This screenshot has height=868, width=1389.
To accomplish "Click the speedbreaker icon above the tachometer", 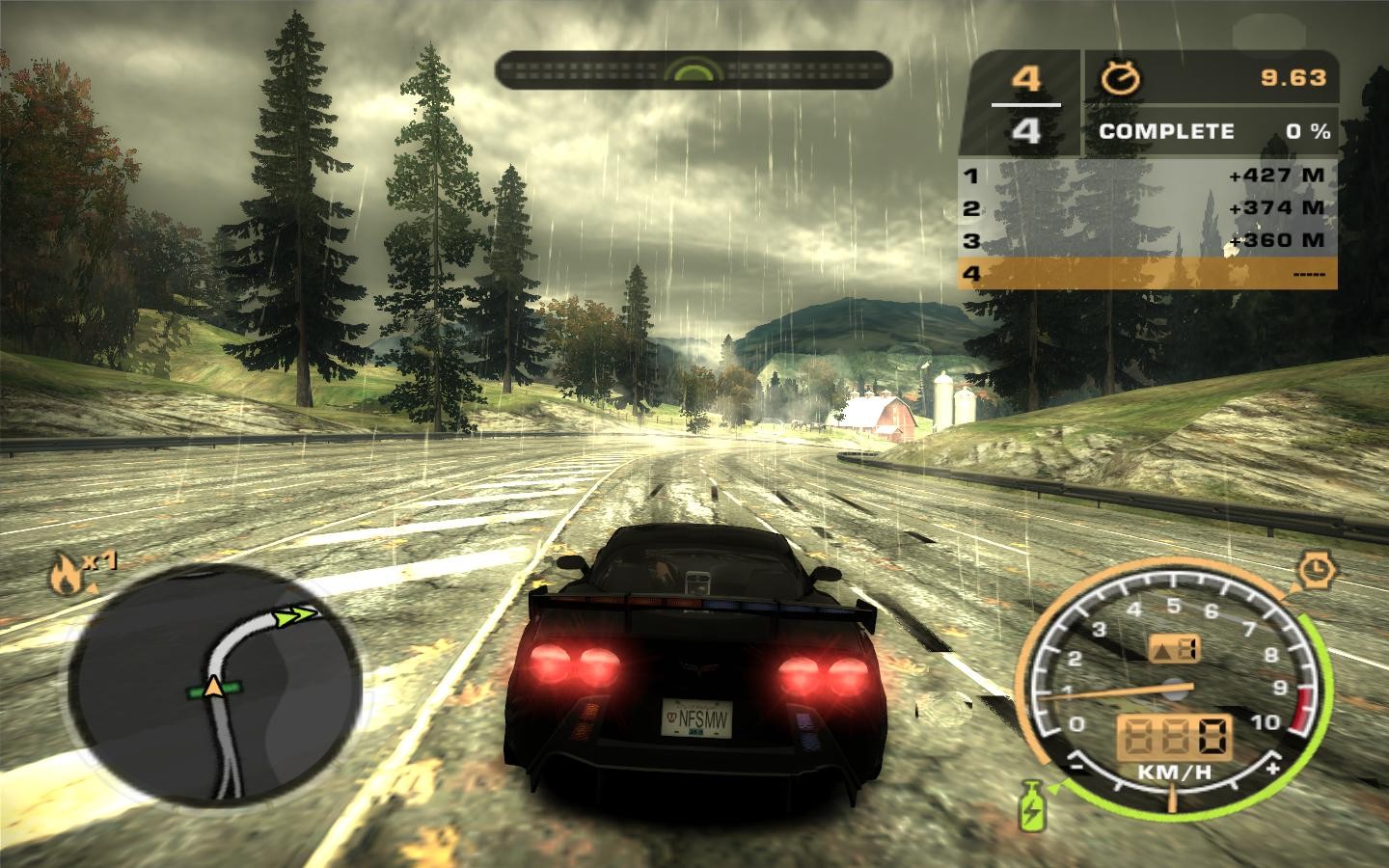I will tap(1314, 571).
